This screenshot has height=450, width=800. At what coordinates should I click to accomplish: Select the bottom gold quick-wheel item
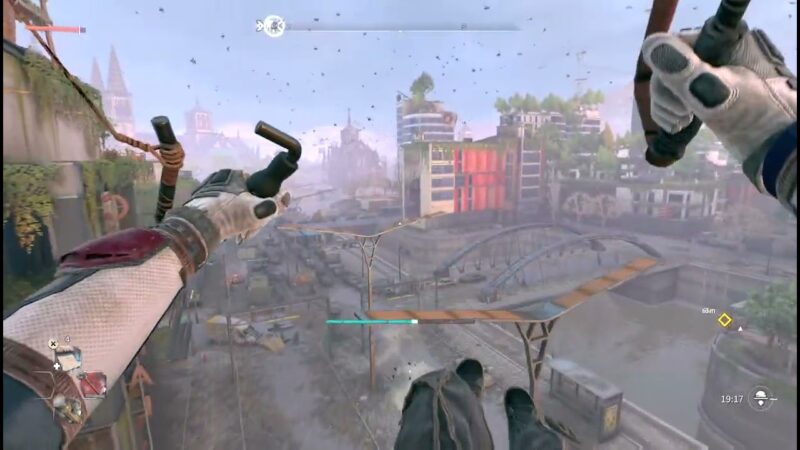68,408
